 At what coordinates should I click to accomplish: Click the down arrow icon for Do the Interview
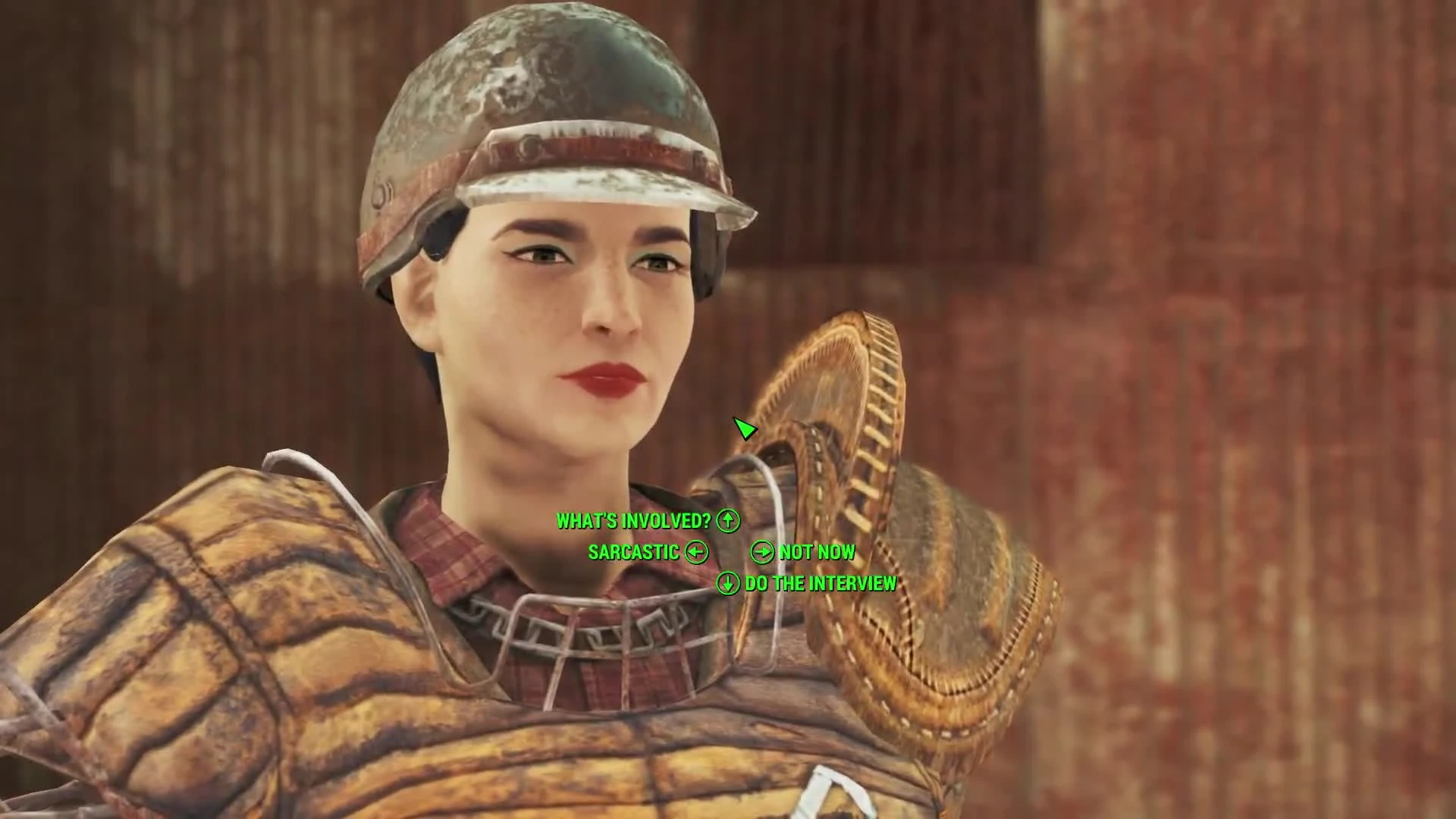[x=727, y=584]
